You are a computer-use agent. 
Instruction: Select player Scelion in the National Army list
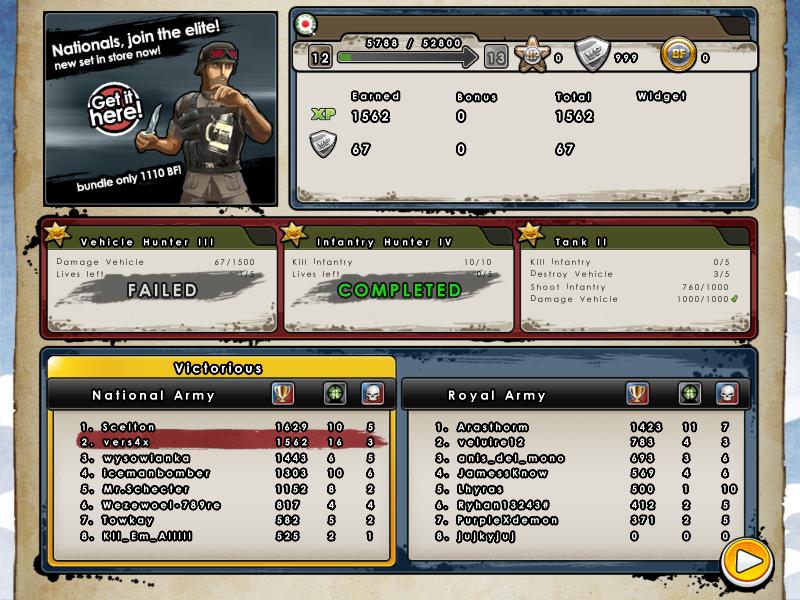tap(128, 427)
